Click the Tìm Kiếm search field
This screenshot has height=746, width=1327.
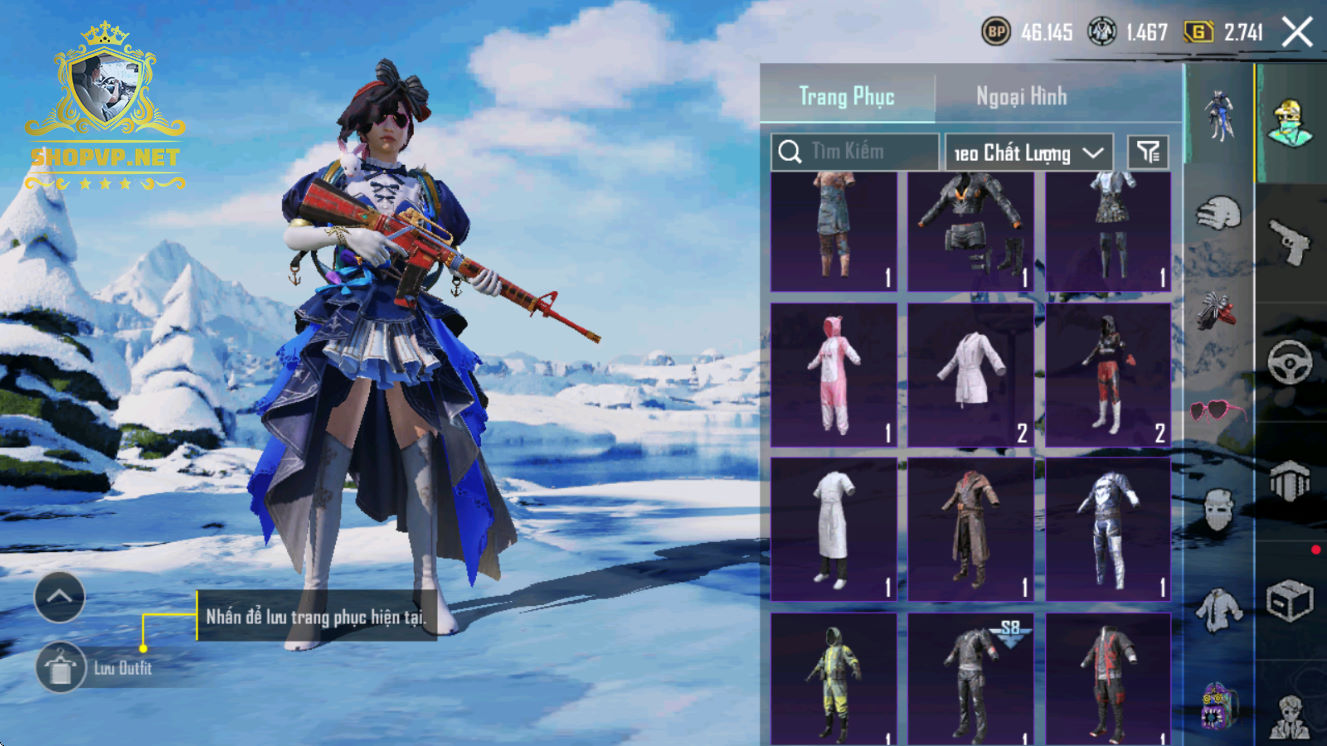[x=855, y=152]
